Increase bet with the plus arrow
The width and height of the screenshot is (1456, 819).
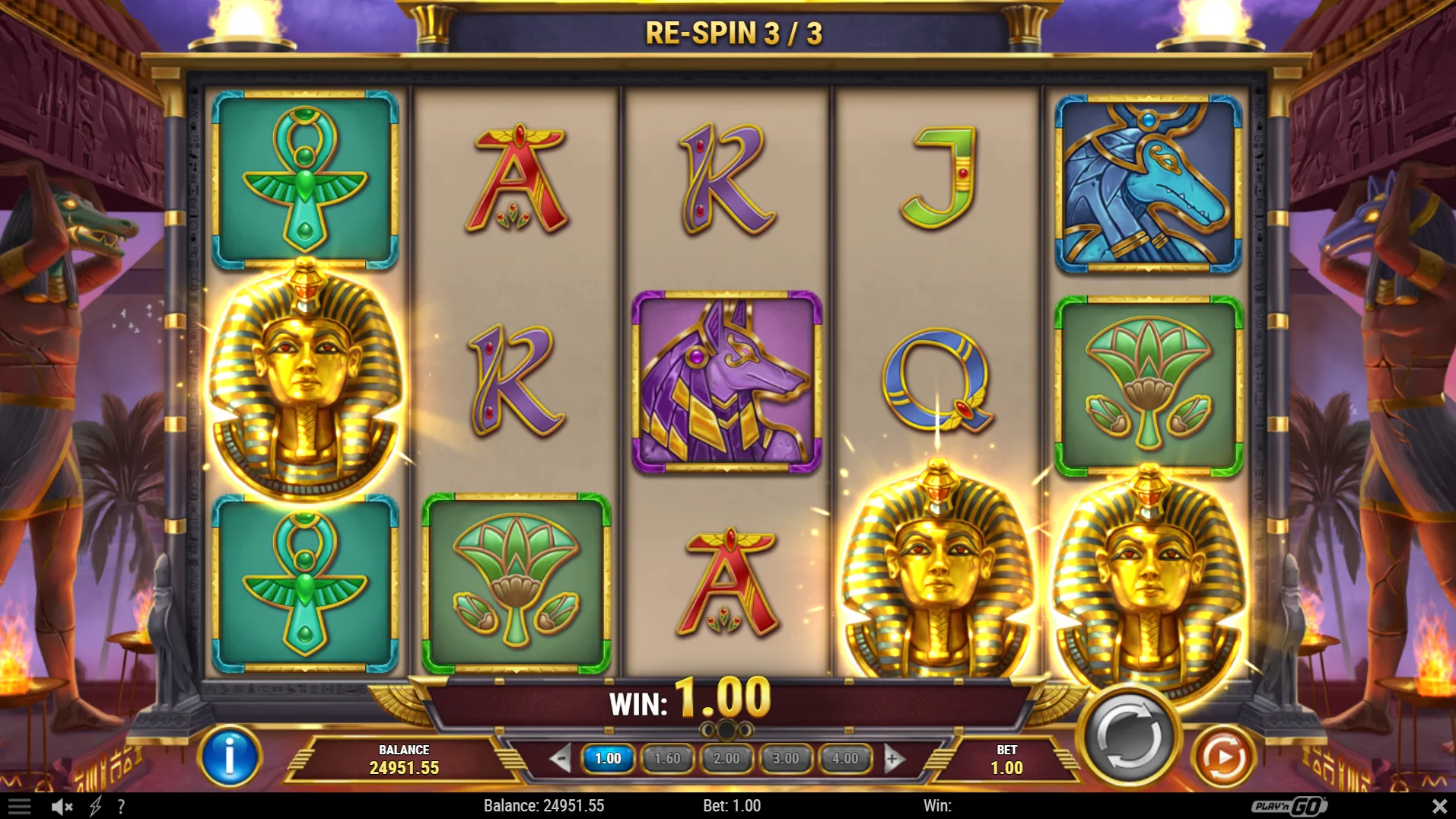coord(893,758)
